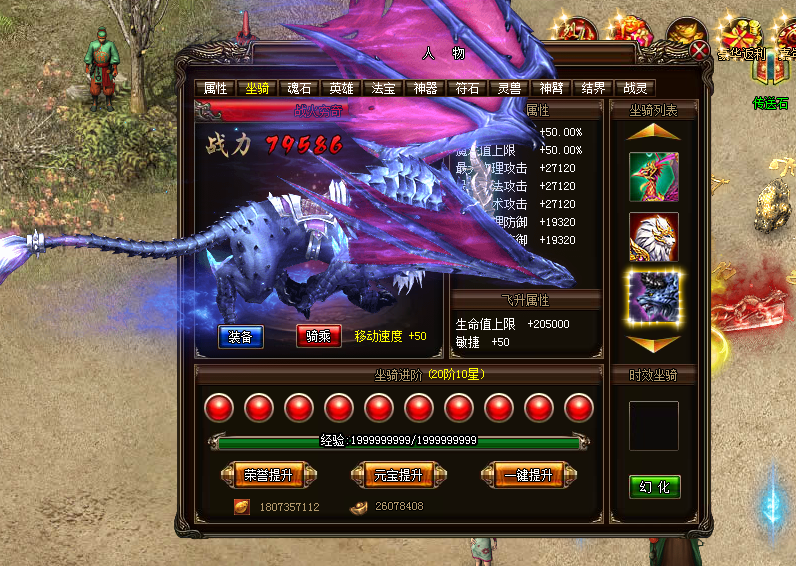The height and width of the screenshot is (566, 796).
Task: Select the 灵兽 tab
Action: click(x=509, y=88)
